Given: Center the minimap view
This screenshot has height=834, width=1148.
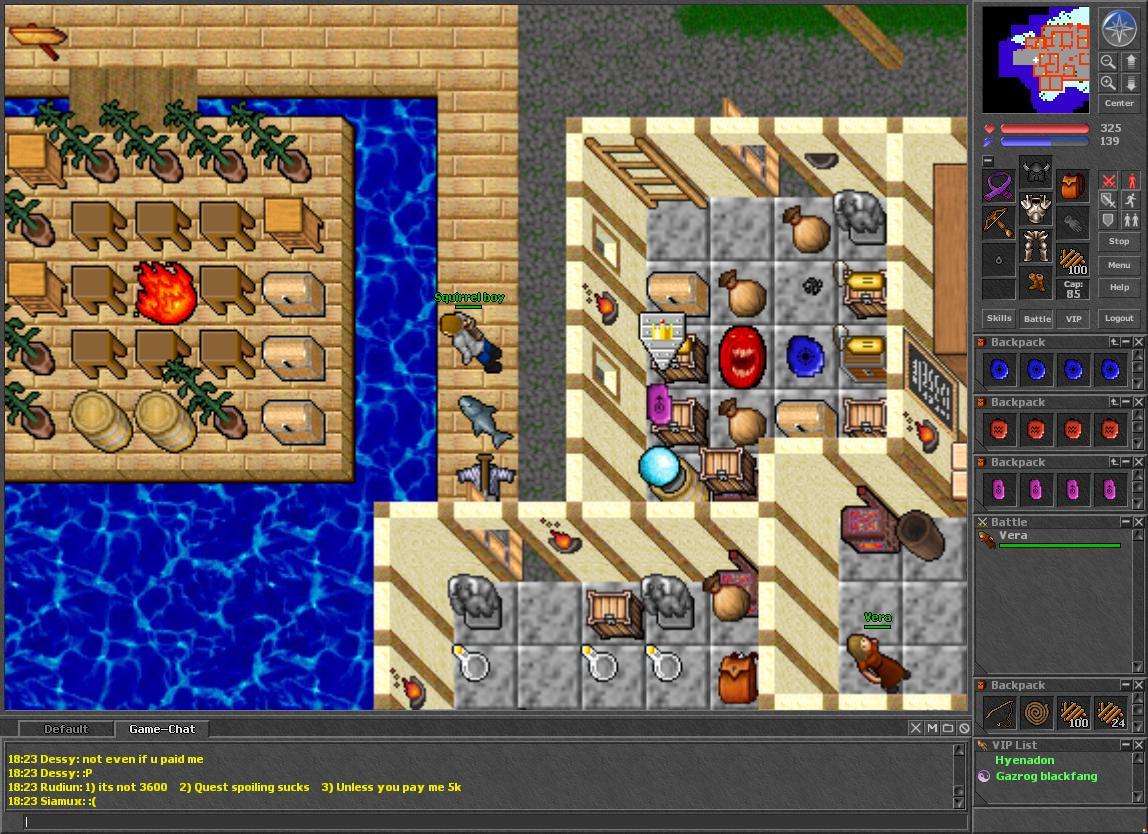Looking at the screenshot, I should pos(1119,103).
